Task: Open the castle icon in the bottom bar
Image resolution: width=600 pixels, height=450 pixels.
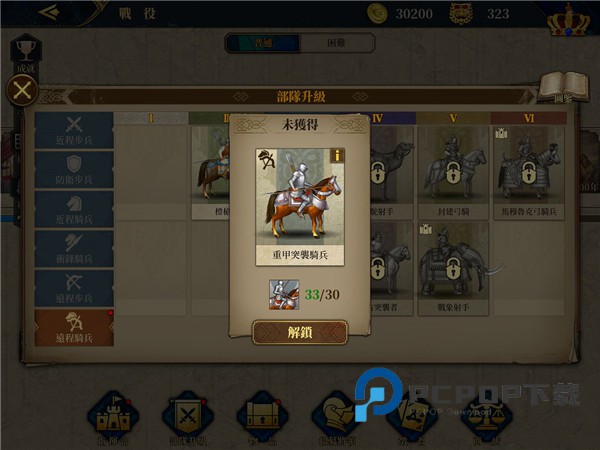Action: coord(112,416)
